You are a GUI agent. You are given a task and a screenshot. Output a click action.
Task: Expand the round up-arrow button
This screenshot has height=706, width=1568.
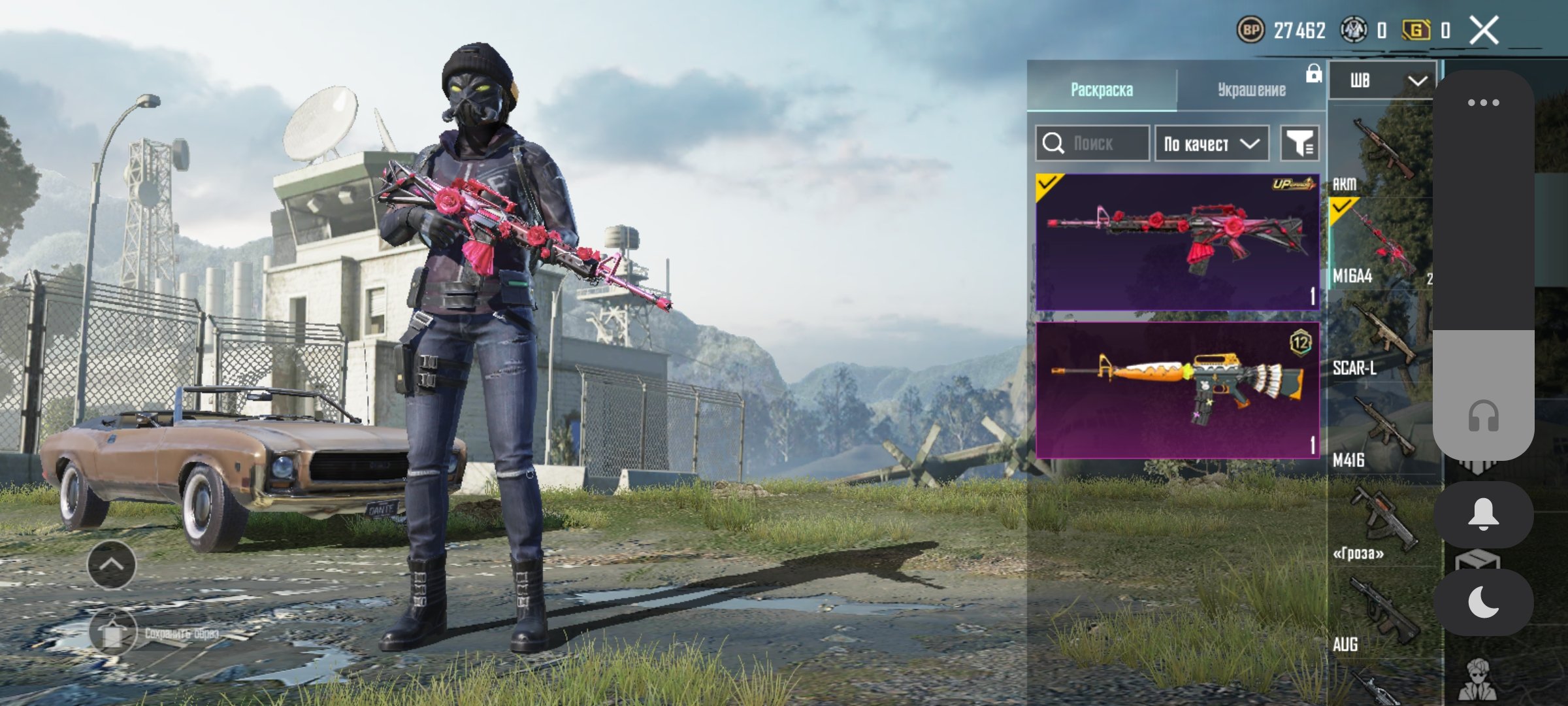(x=112, y=565)
